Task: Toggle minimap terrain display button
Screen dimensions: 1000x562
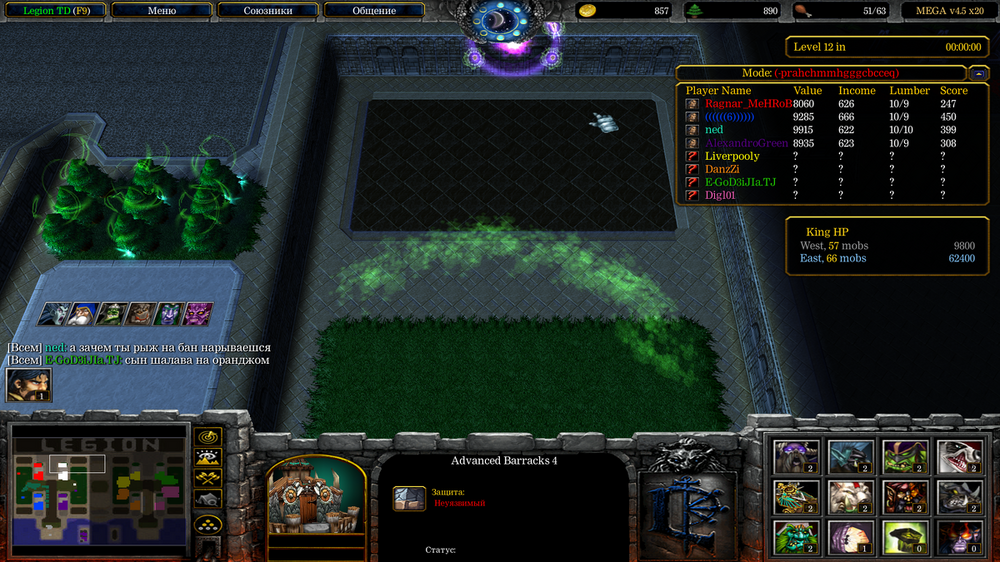Action: pyautogui.click(x=208, y=458)
